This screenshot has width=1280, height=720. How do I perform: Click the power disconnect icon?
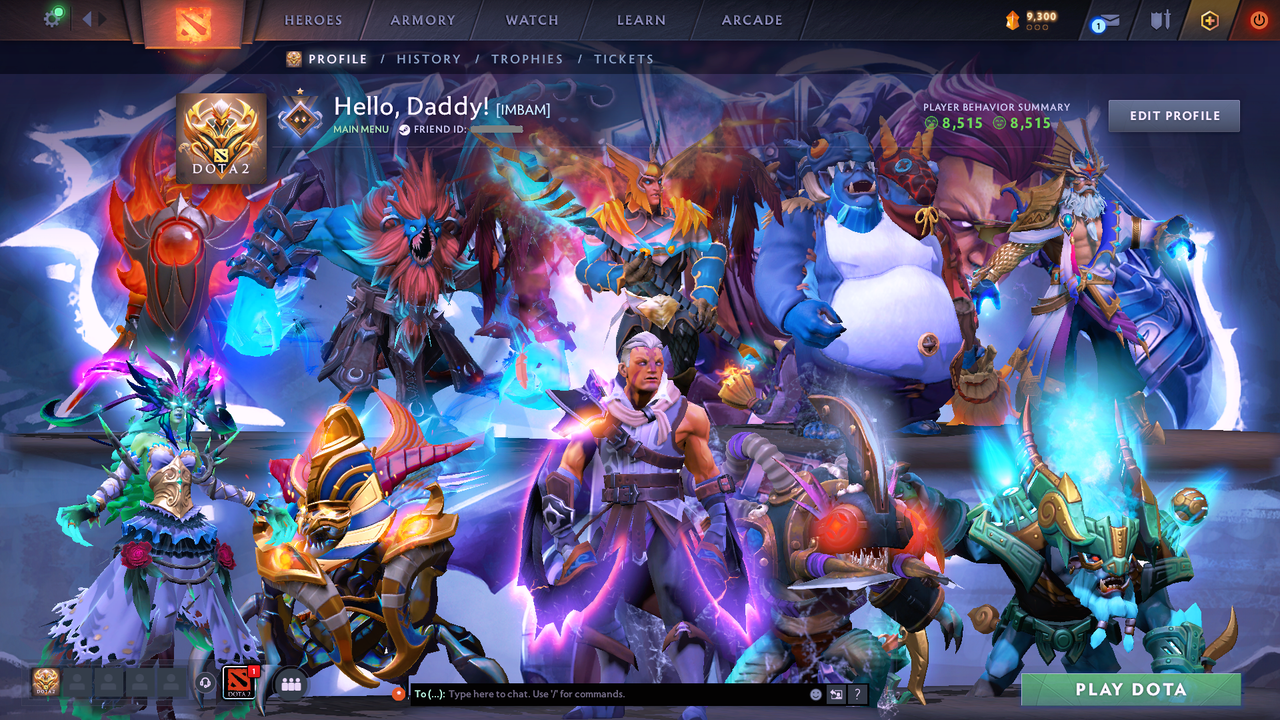tap(1258, 18)
